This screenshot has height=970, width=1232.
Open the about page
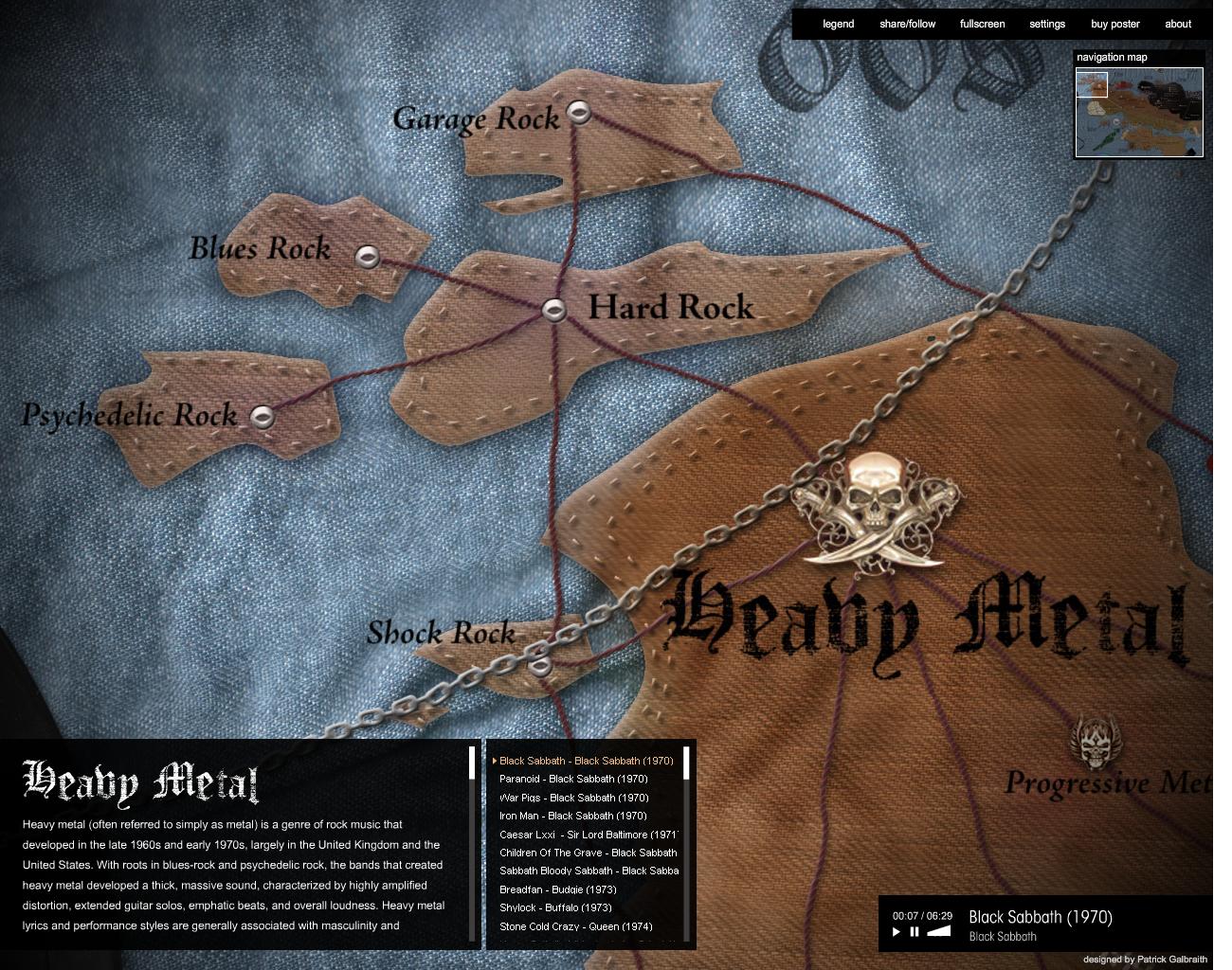[1177, 24]
